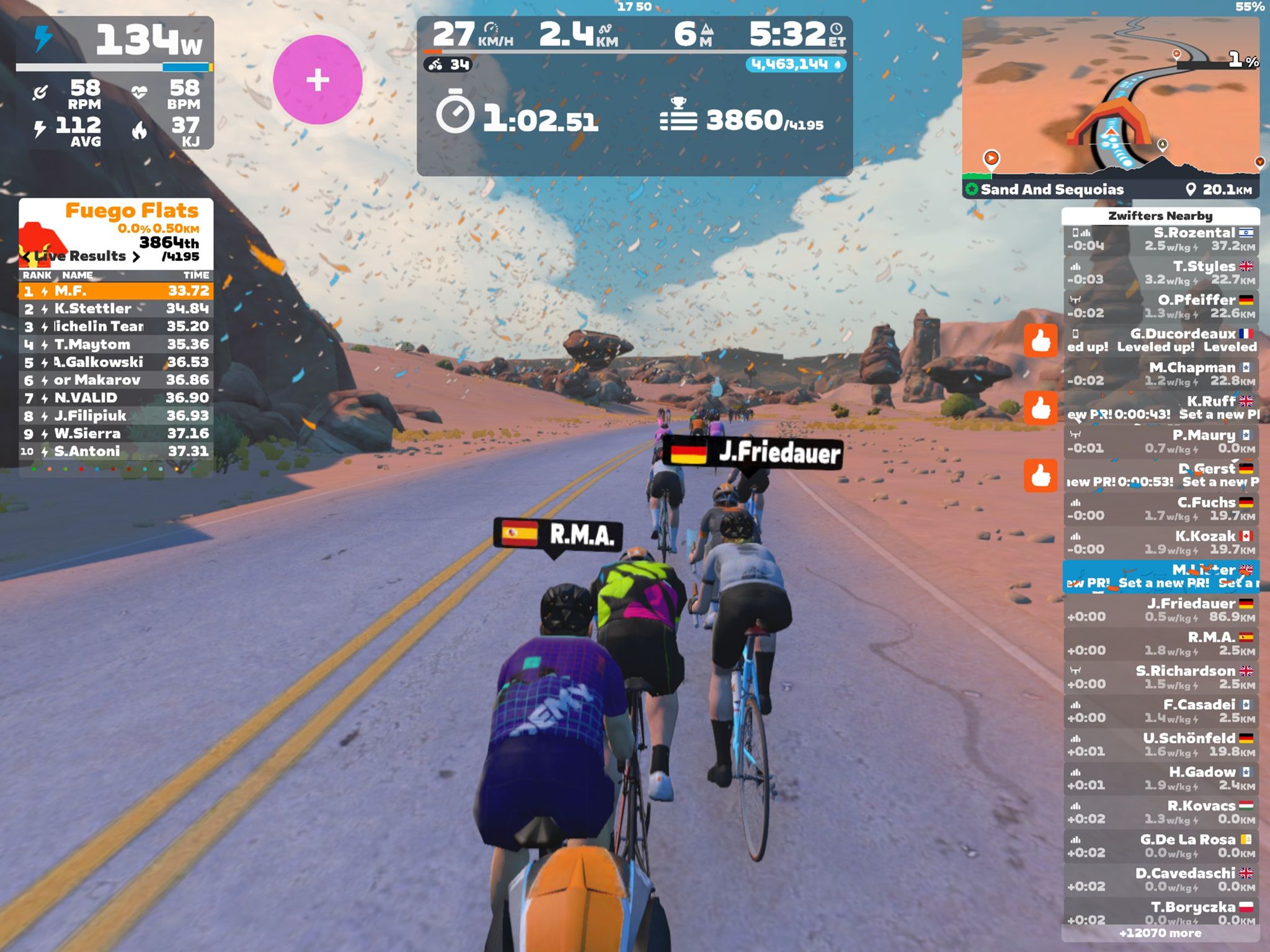Screen dimensions: 1270x952
Task: Choose O.Pfeiffer row in Zwifters Nearby
Action: click(1161, 306)
